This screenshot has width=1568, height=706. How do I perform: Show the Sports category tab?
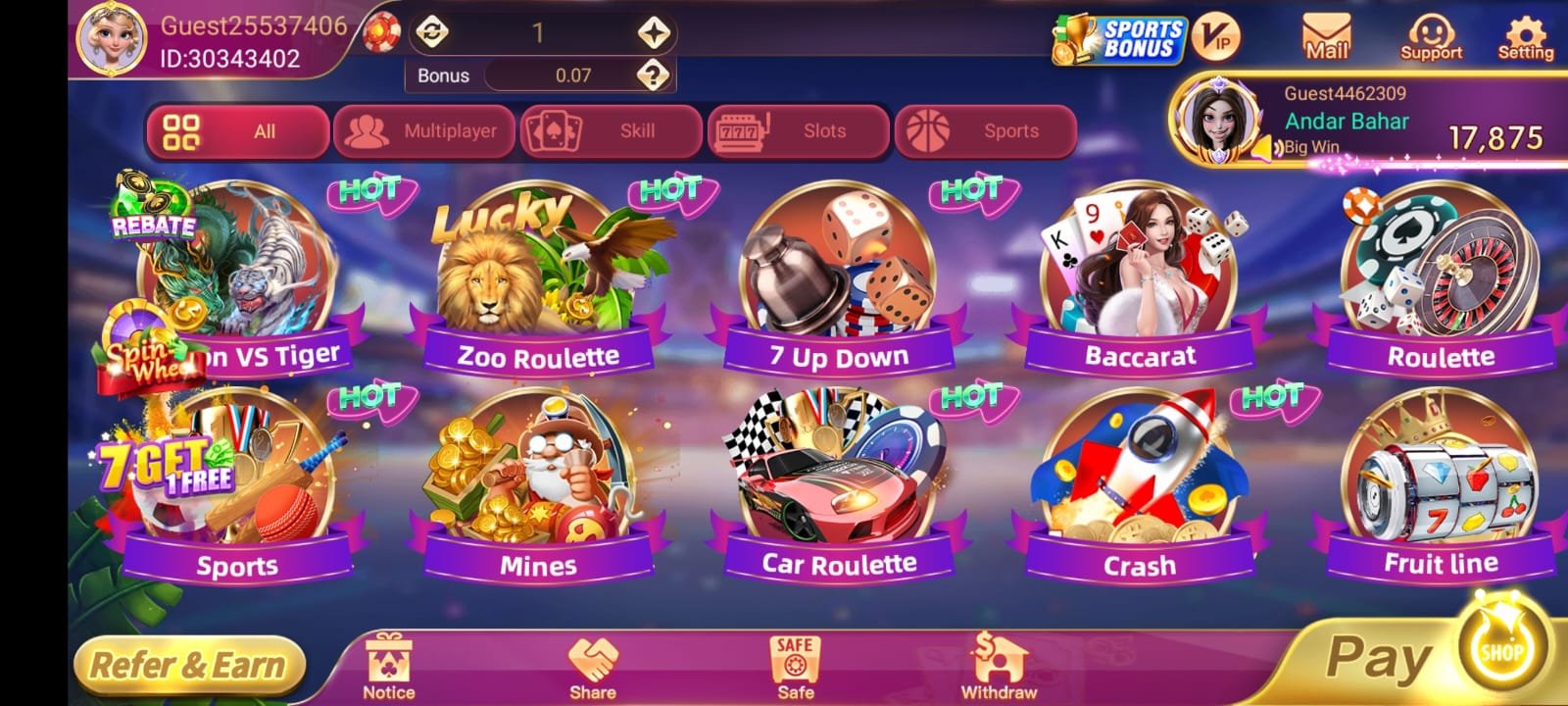tap(985, 131)
